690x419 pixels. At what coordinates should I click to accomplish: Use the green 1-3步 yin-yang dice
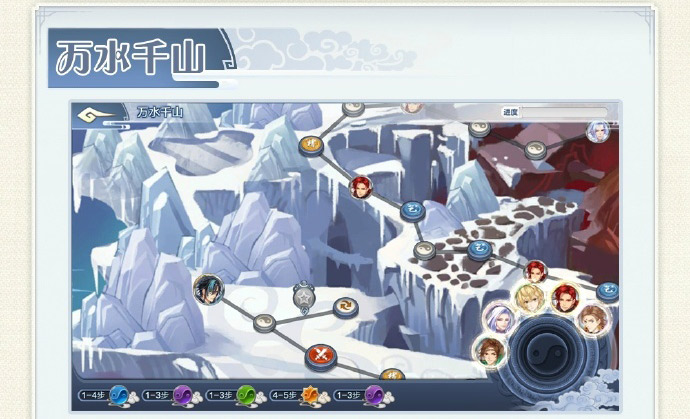point(246,395)
